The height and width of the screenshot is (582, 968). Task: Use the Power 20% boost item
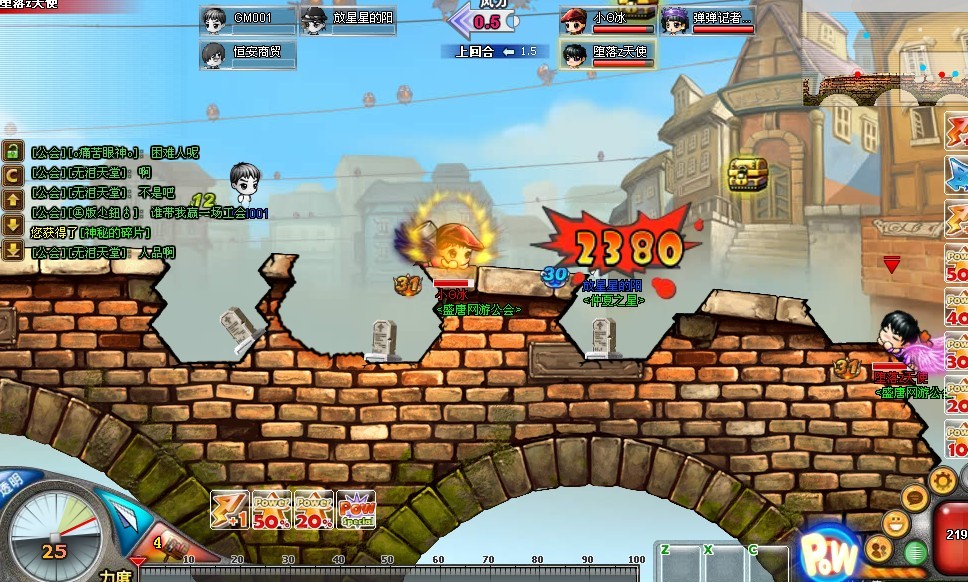pyautogui.click(x=314, y=509)
